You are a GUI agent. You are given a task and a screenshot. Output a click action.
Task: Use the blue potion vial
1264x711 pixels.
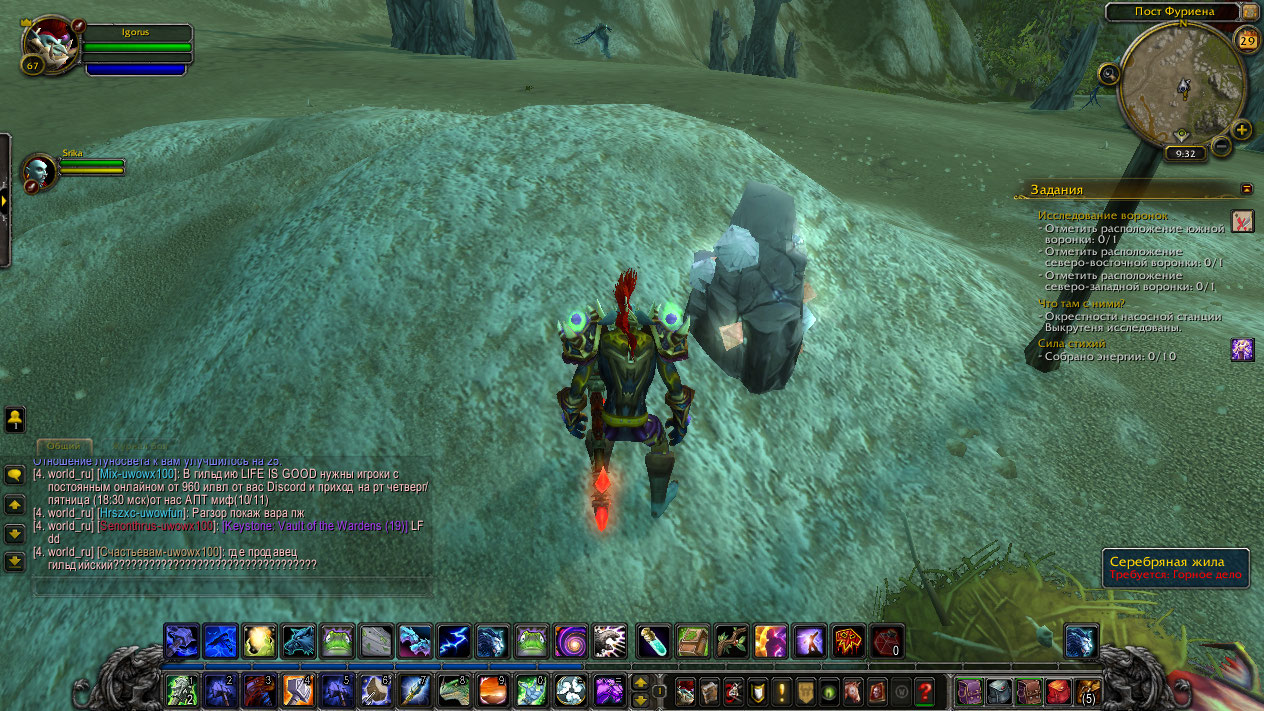[x=654, y=640]
